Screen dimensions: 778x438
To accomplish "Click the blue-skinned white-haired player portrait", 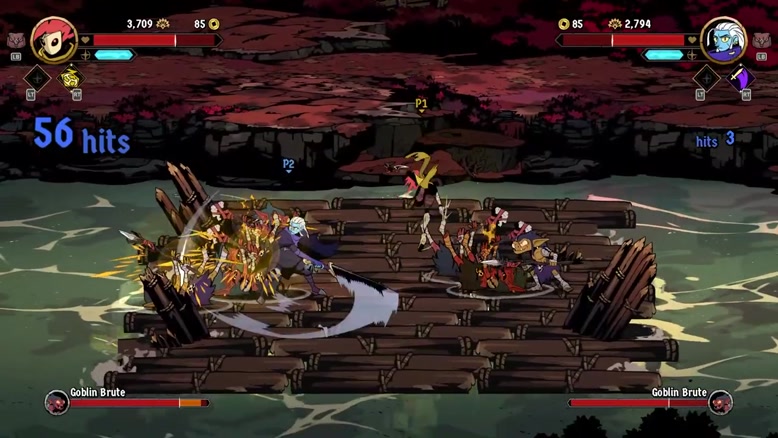I will (723, 40).
